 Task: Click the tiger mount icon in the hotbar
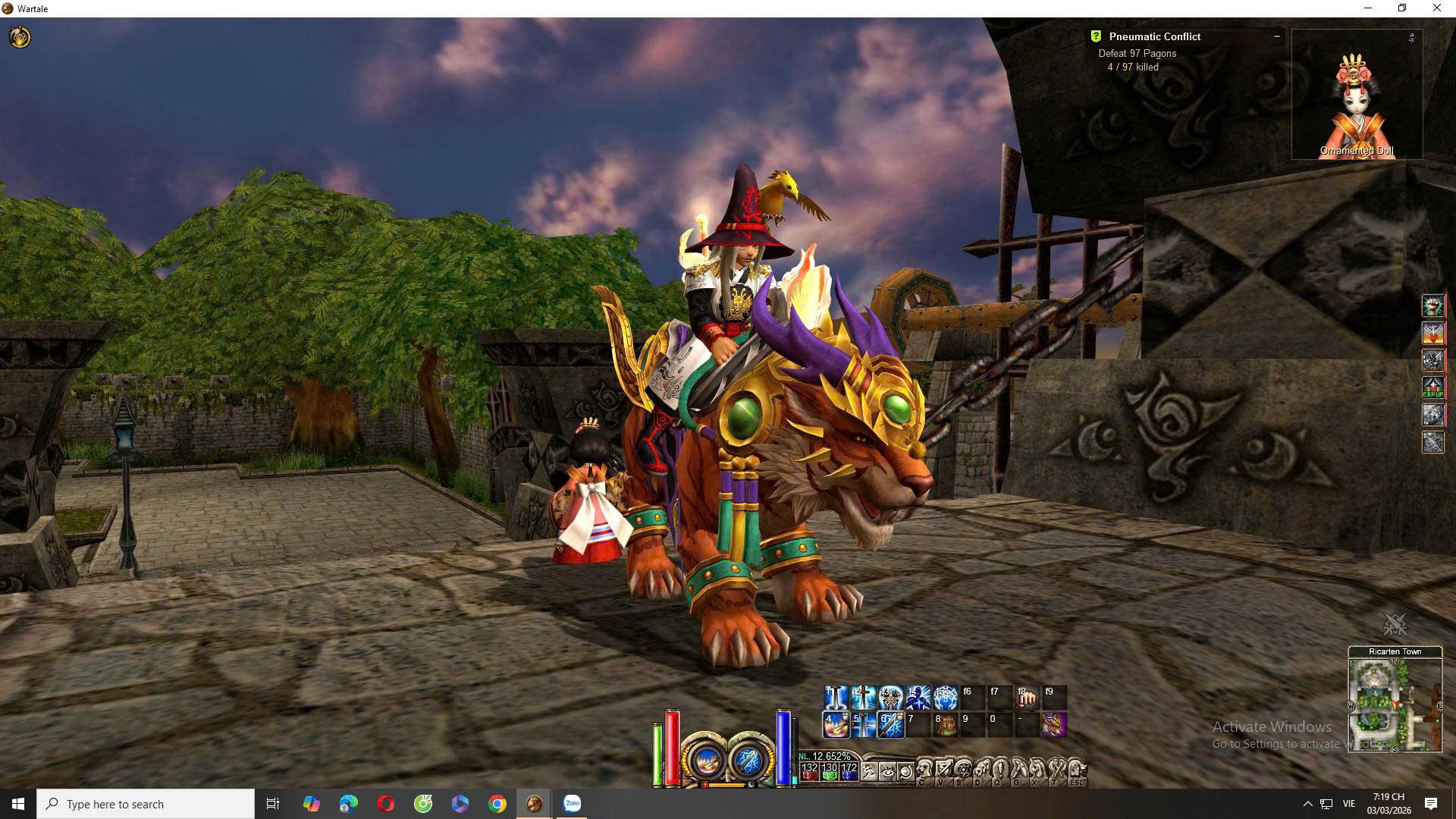(1054, 725)
